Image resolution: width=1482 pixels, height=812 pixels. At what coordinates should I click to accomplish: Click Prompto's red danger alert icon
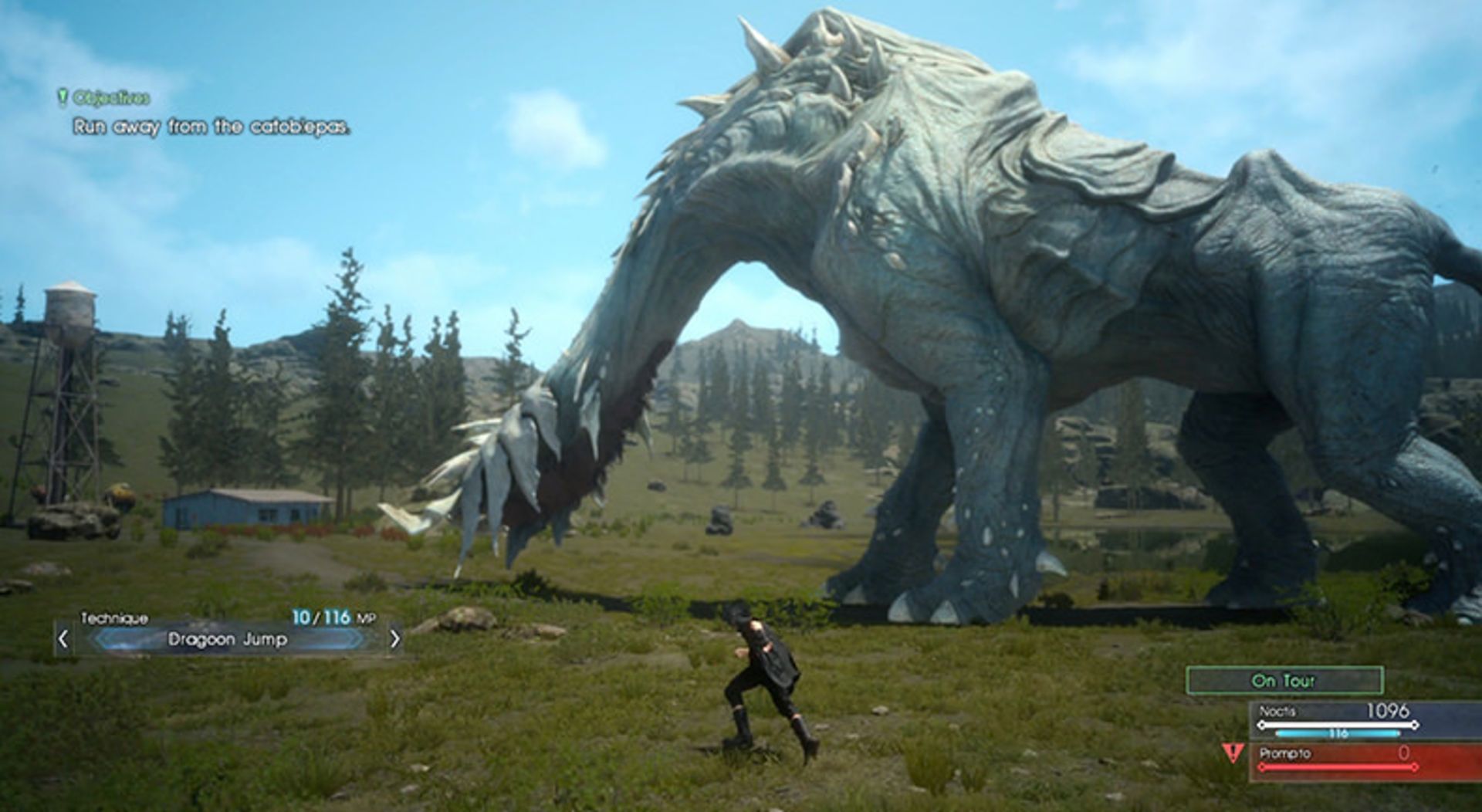pyautogui.click(x=1233, y=753)
